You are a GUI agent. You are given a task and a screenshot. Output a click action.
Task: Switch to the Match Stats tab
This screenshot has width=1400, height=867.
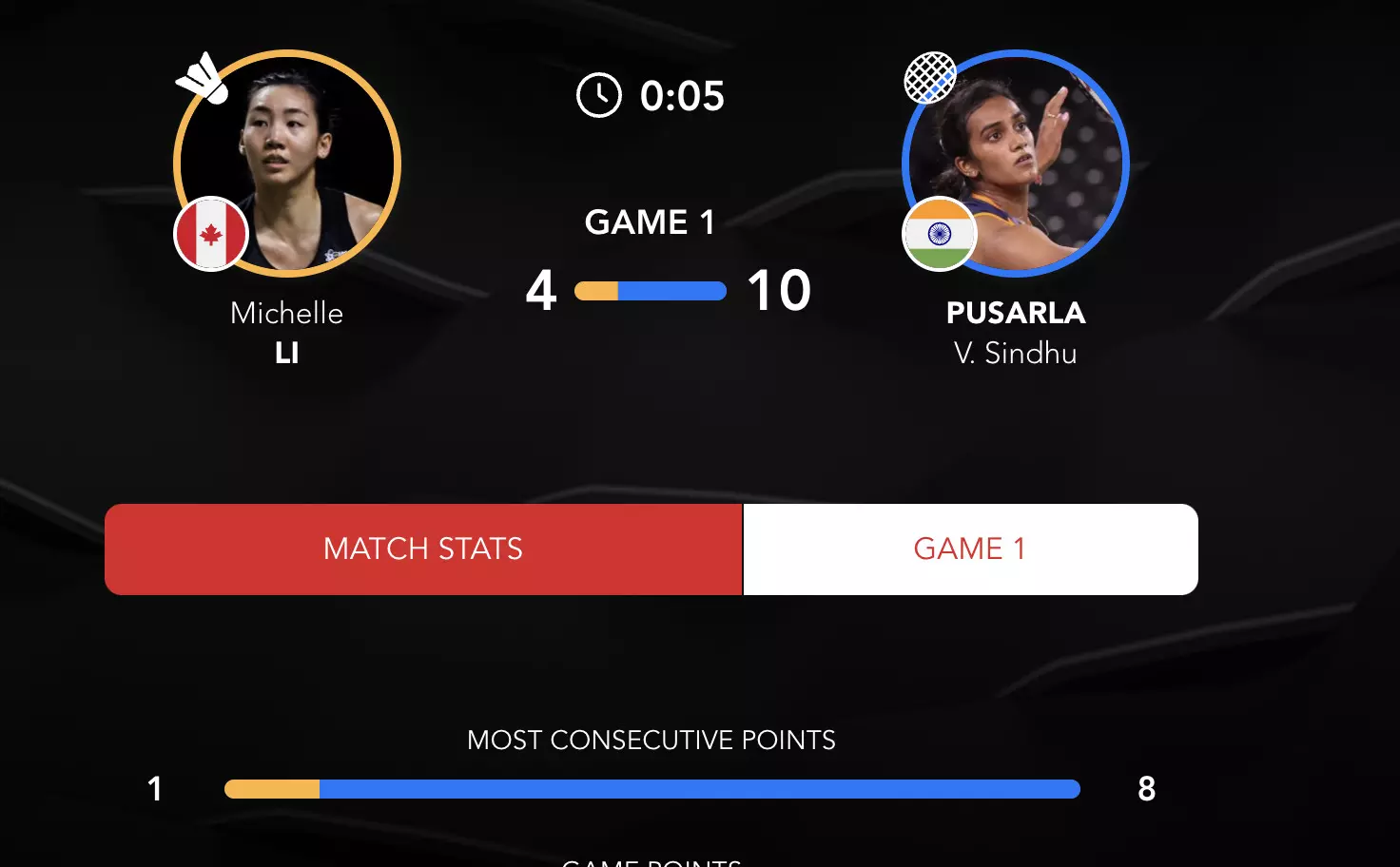(x=423, y=549)
